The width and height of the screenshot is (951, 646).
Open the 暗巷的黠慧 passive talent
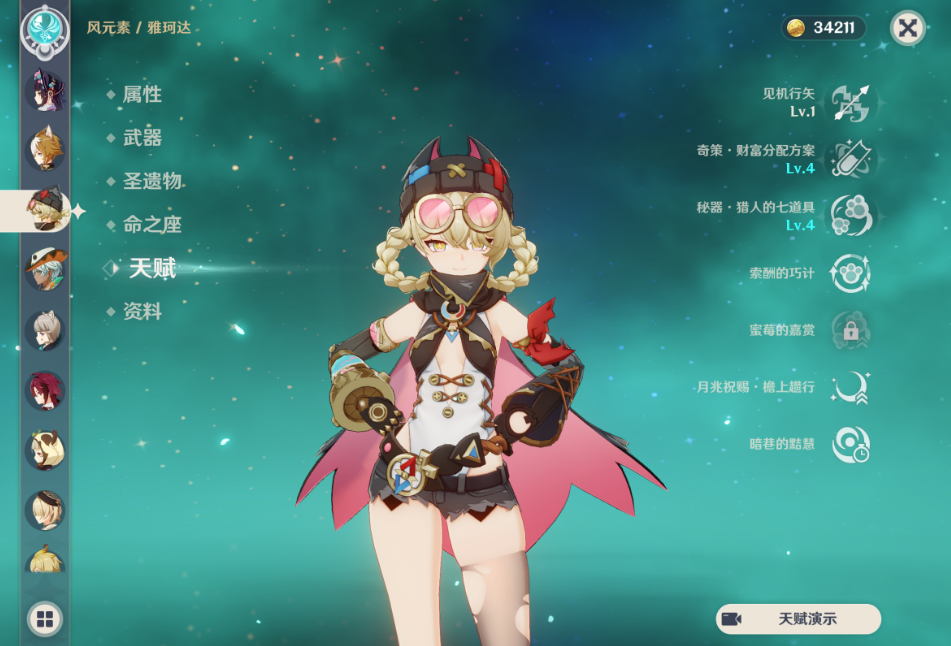coord(850,444)
